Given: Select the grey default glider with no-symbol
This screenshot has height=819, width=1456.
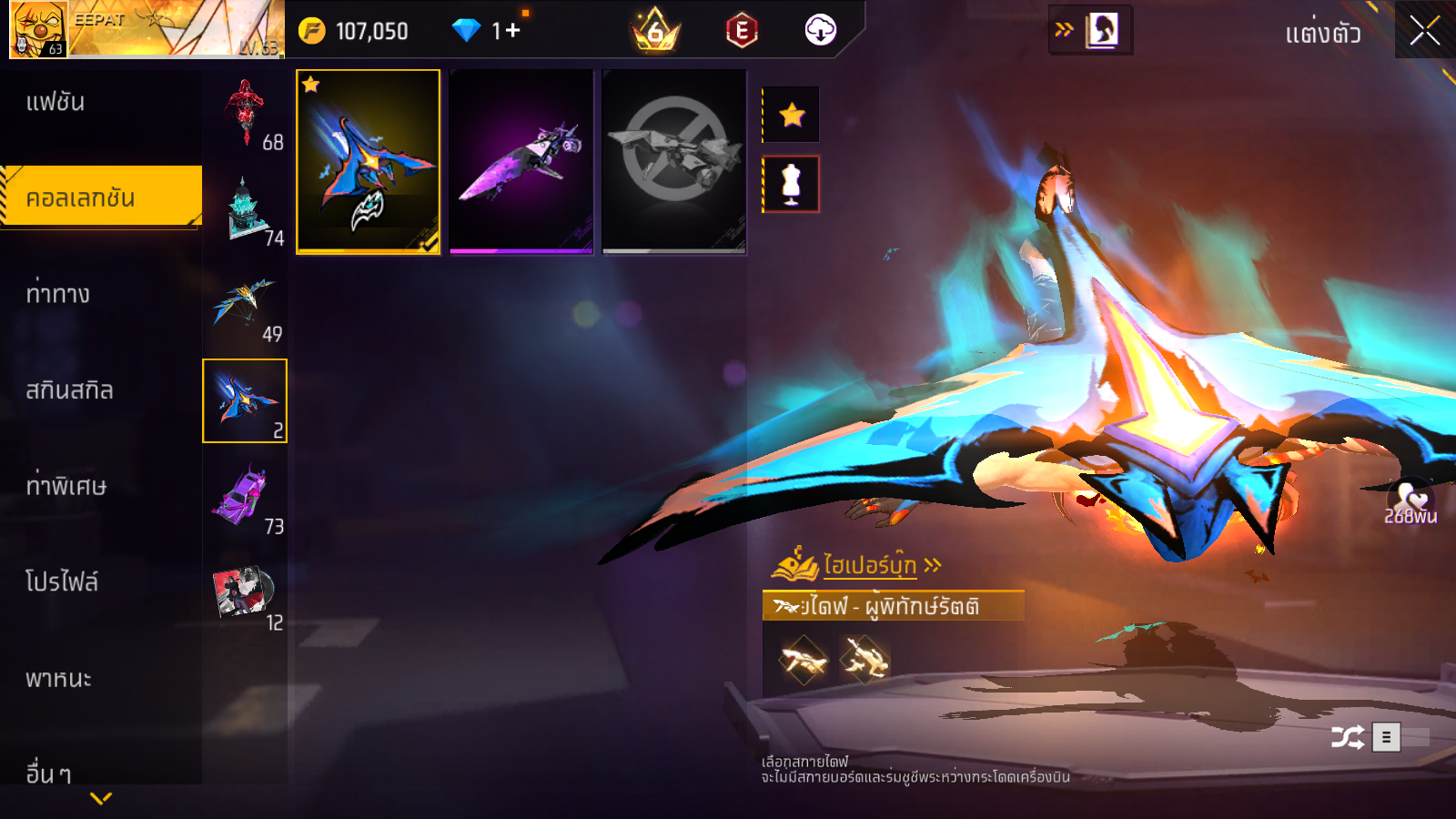Looking at the screenshot, I should (x=674, y=161).
